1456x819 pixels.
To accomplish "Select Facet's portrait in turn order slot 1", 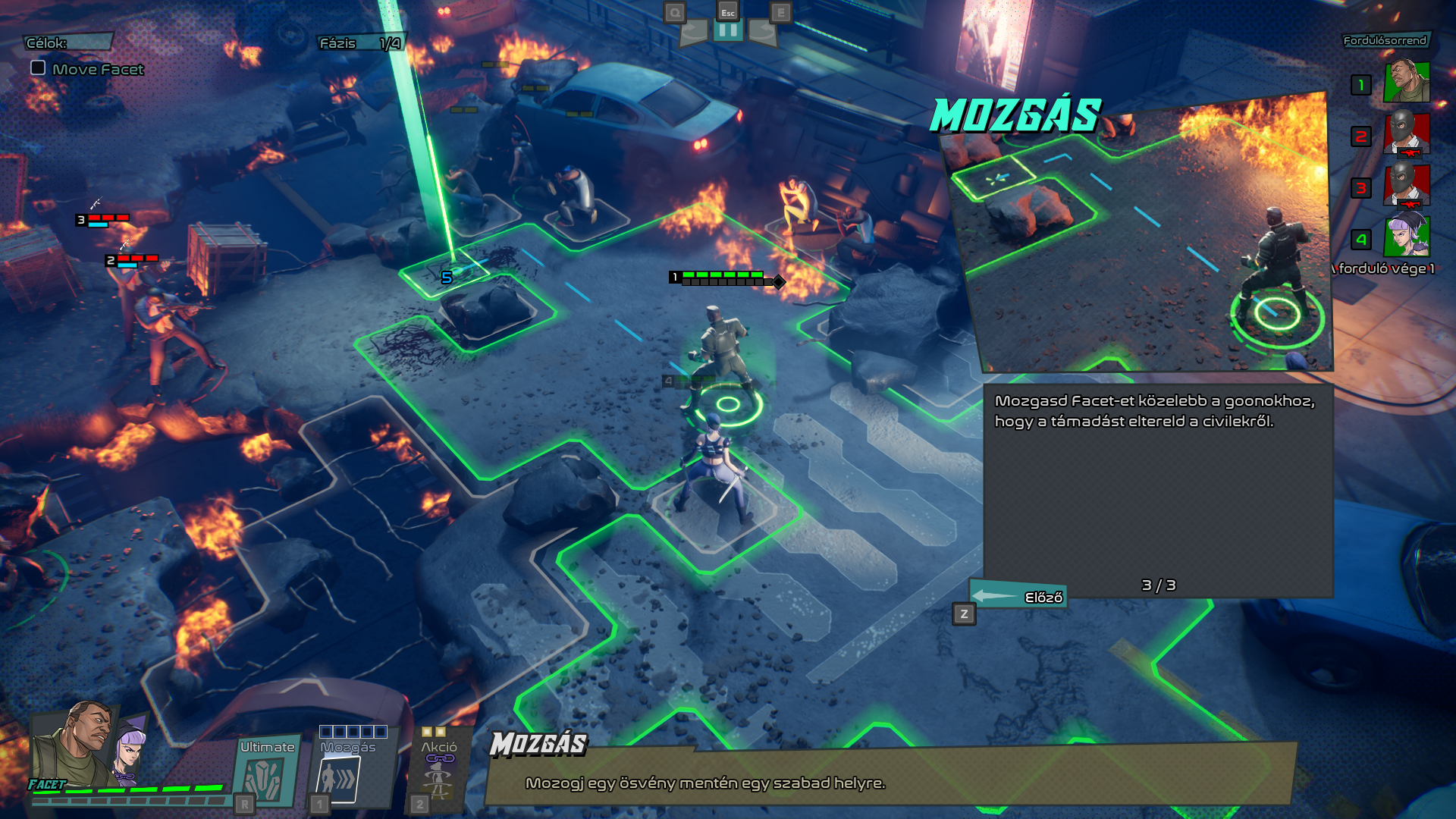I will (x=1407, y=83).
